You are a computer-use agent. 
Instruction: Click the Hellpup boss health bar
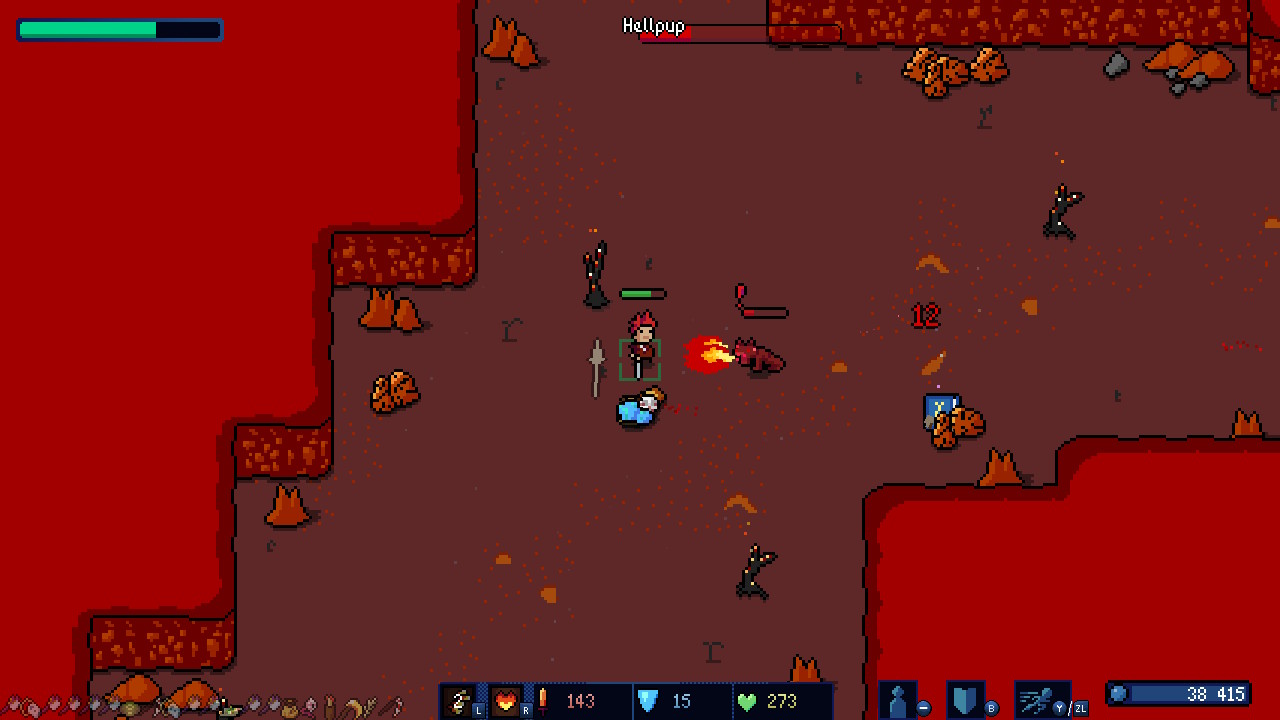(740, 32)
